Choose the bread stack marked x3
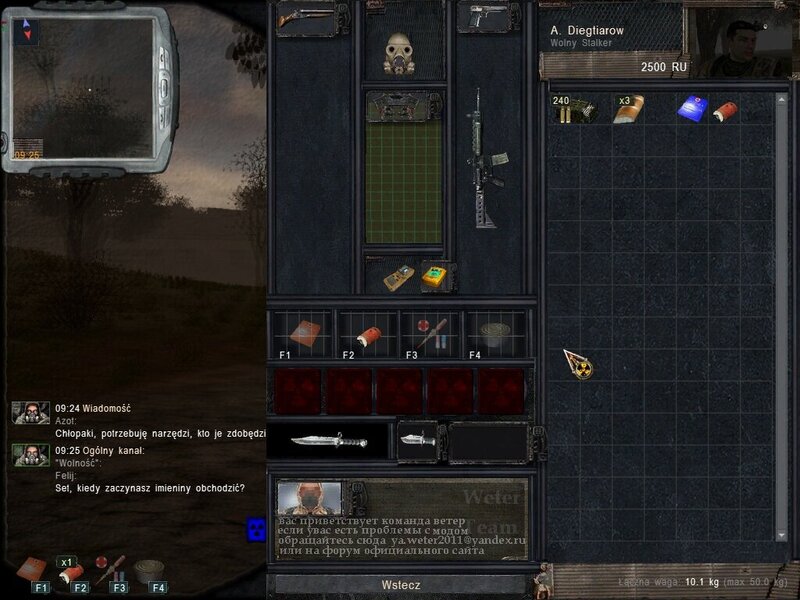800x600 pixels. coord(628,110)
